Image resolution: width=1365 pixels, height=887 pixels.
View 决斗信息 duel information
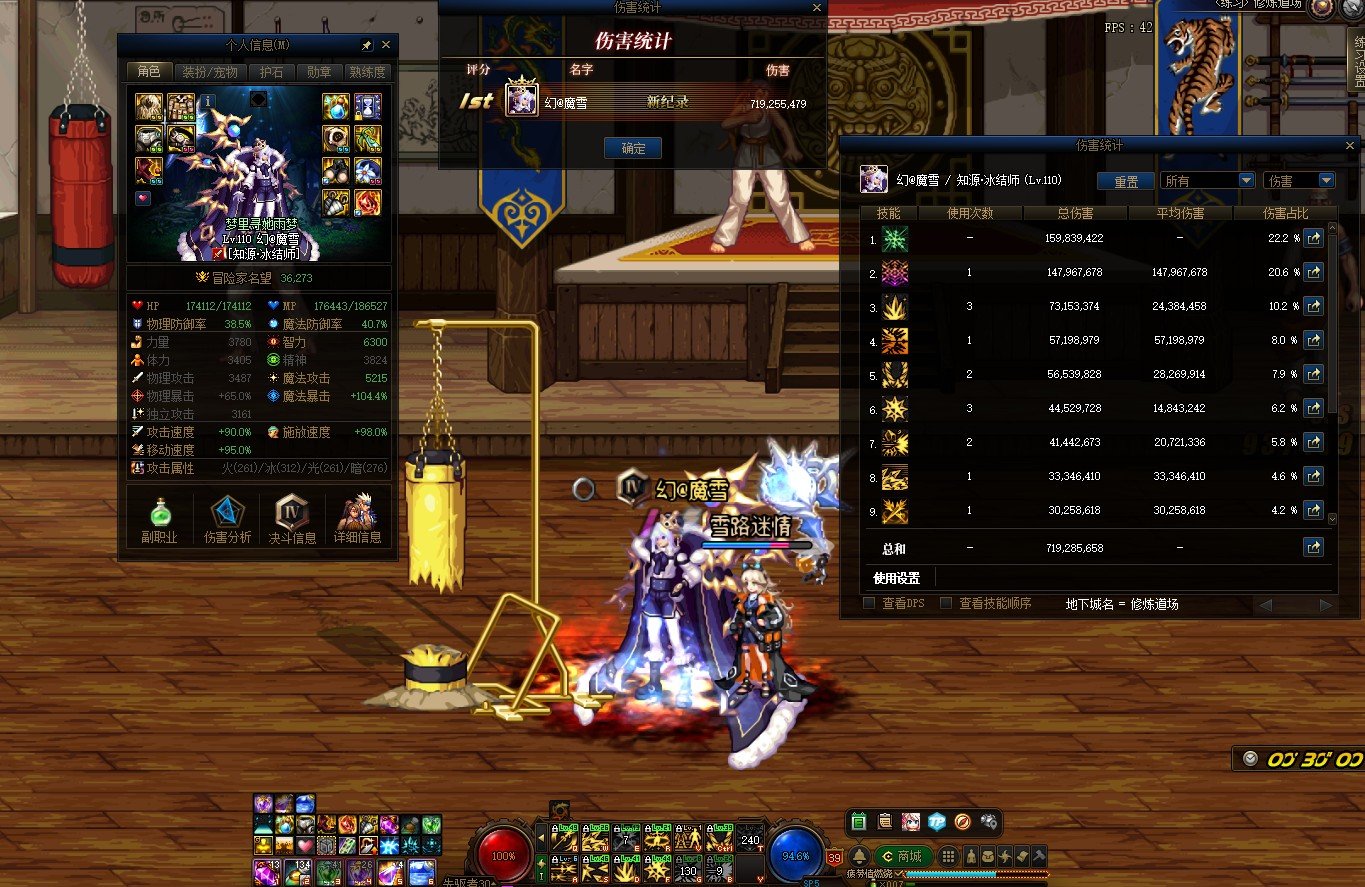pyautogui.click(x=292, y=519)
